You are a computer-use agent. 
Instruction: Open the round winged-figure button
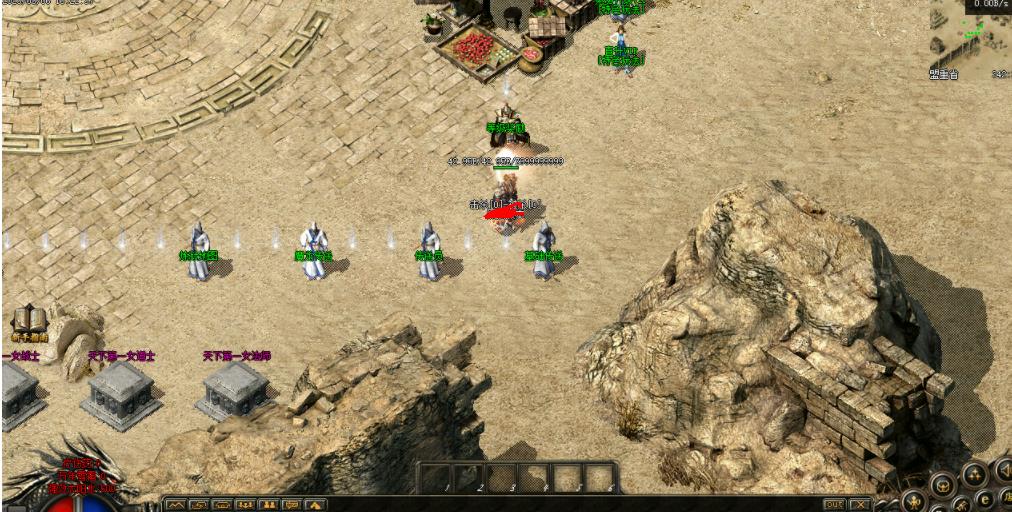[x=913, y=500]
